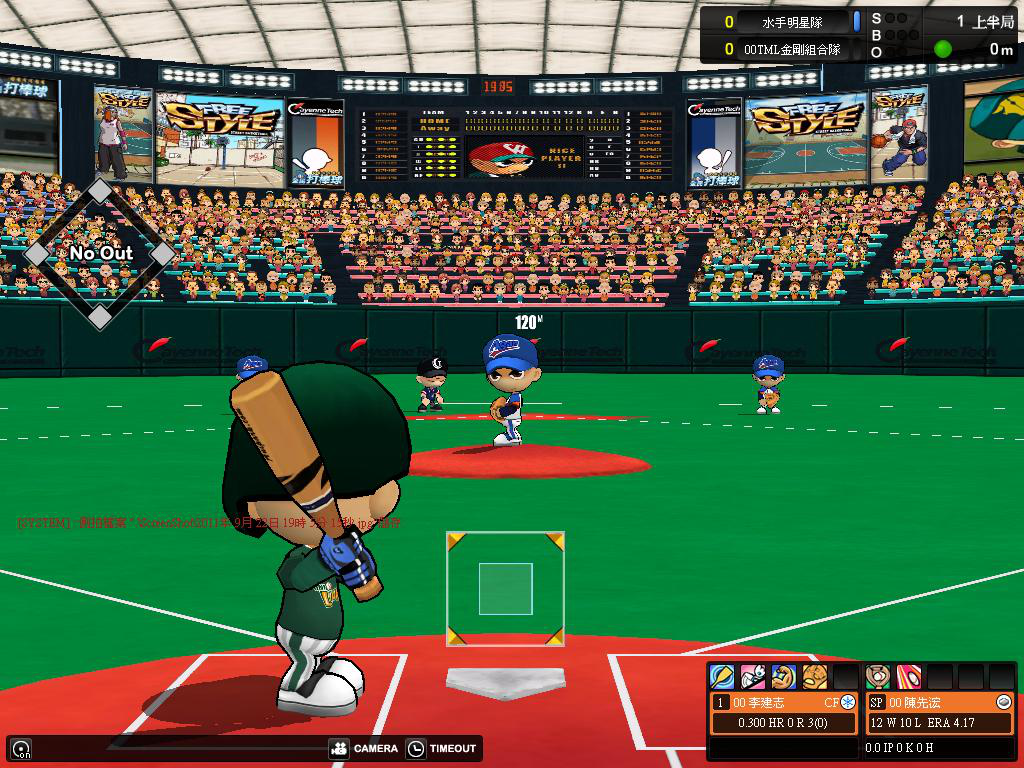This screenshot has height=768, width=1024.
Task: Toggle the on/off icon in bottom bar
Action: coord(20,748)
